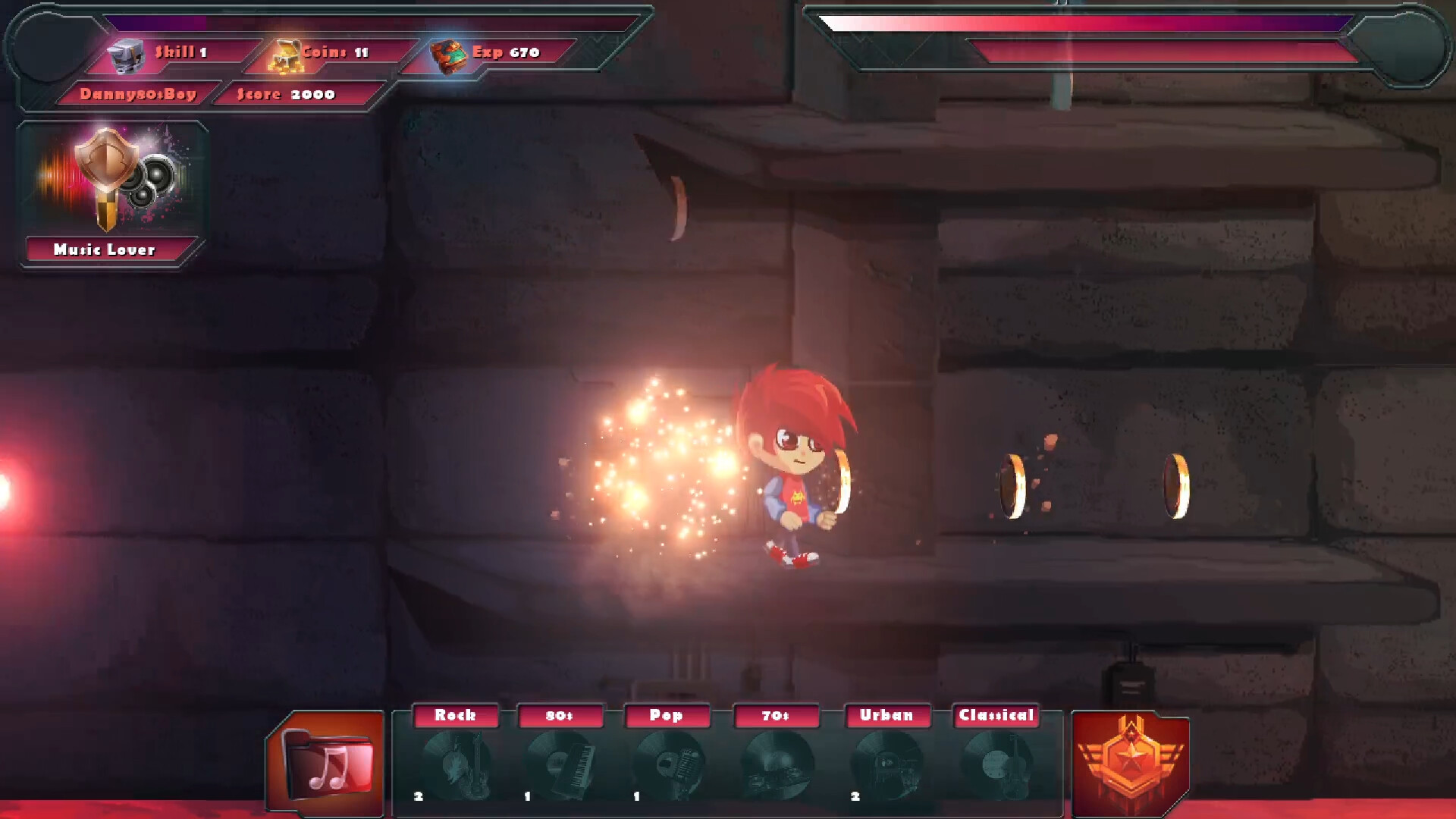The height and width of the screenshot is (819, 1456).
Task: Pick the Pop microphone record slot
Action: tap(669, 764)
